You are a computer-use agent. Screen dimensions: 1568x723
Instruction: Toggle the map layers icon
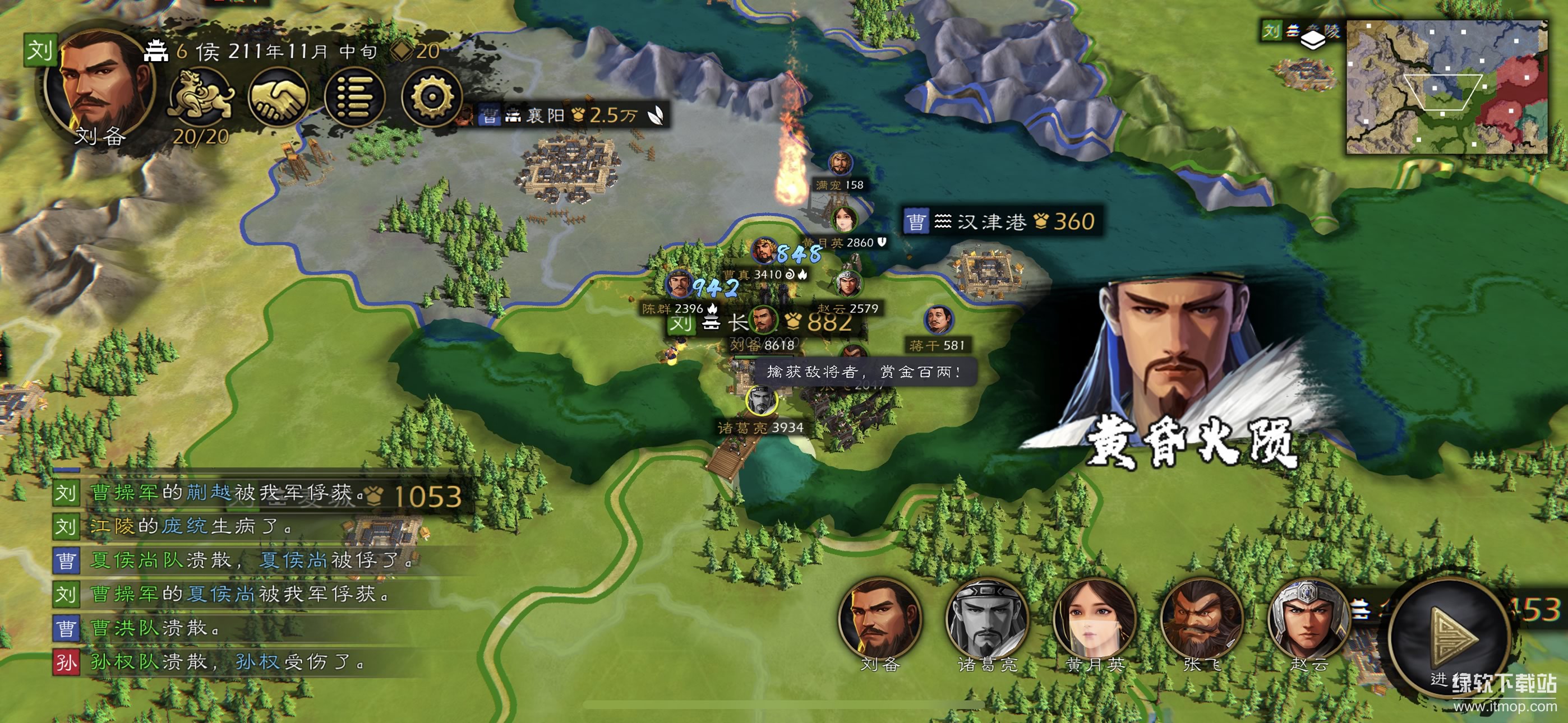click(x=1312, y=40)
